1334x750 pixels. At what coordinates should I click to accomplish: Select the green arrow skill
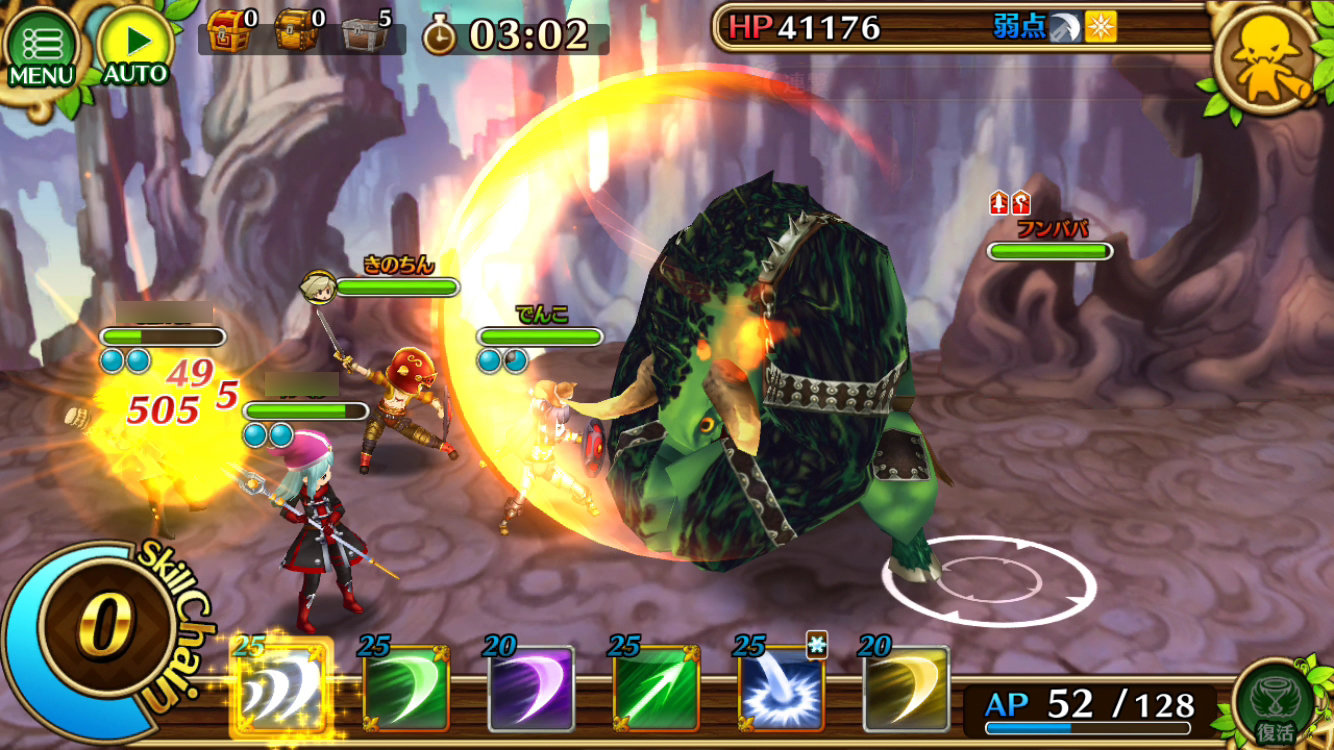pos(656,689)
